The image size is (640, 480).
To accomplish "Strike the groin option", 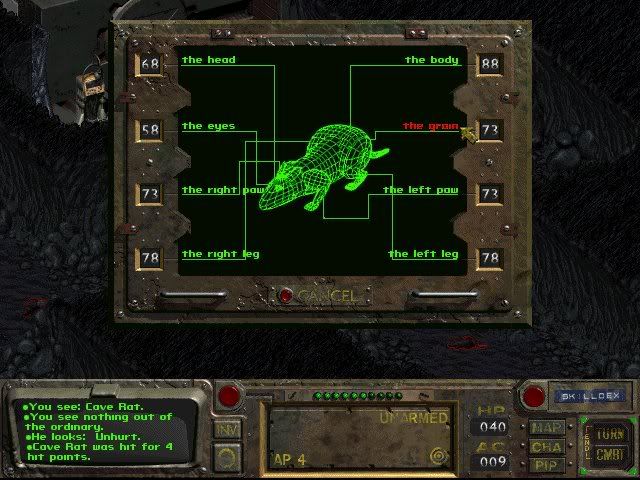I will click(x=430, y=127).
